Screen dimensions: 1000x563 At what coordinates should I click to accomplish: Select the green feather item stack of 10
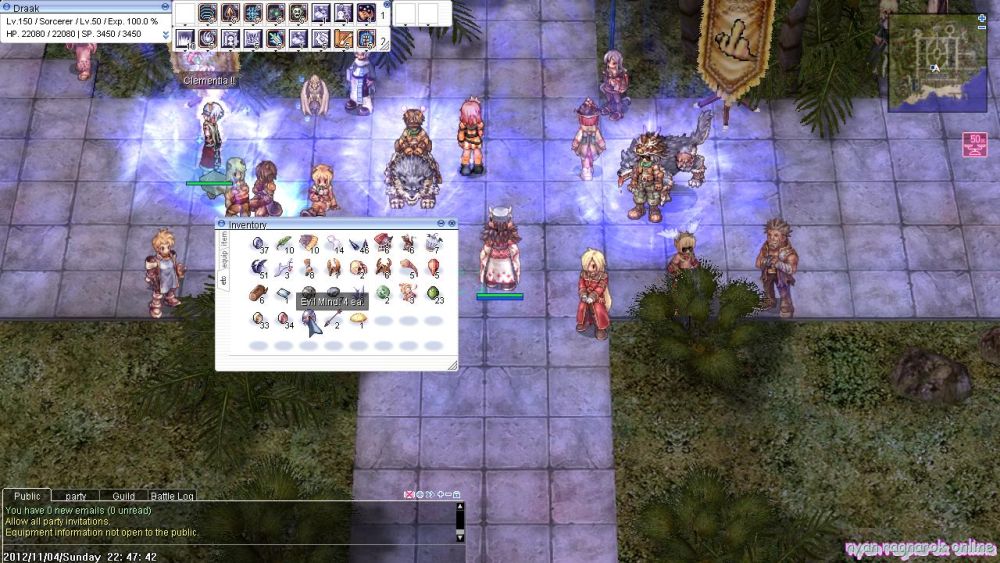[284, 242]
